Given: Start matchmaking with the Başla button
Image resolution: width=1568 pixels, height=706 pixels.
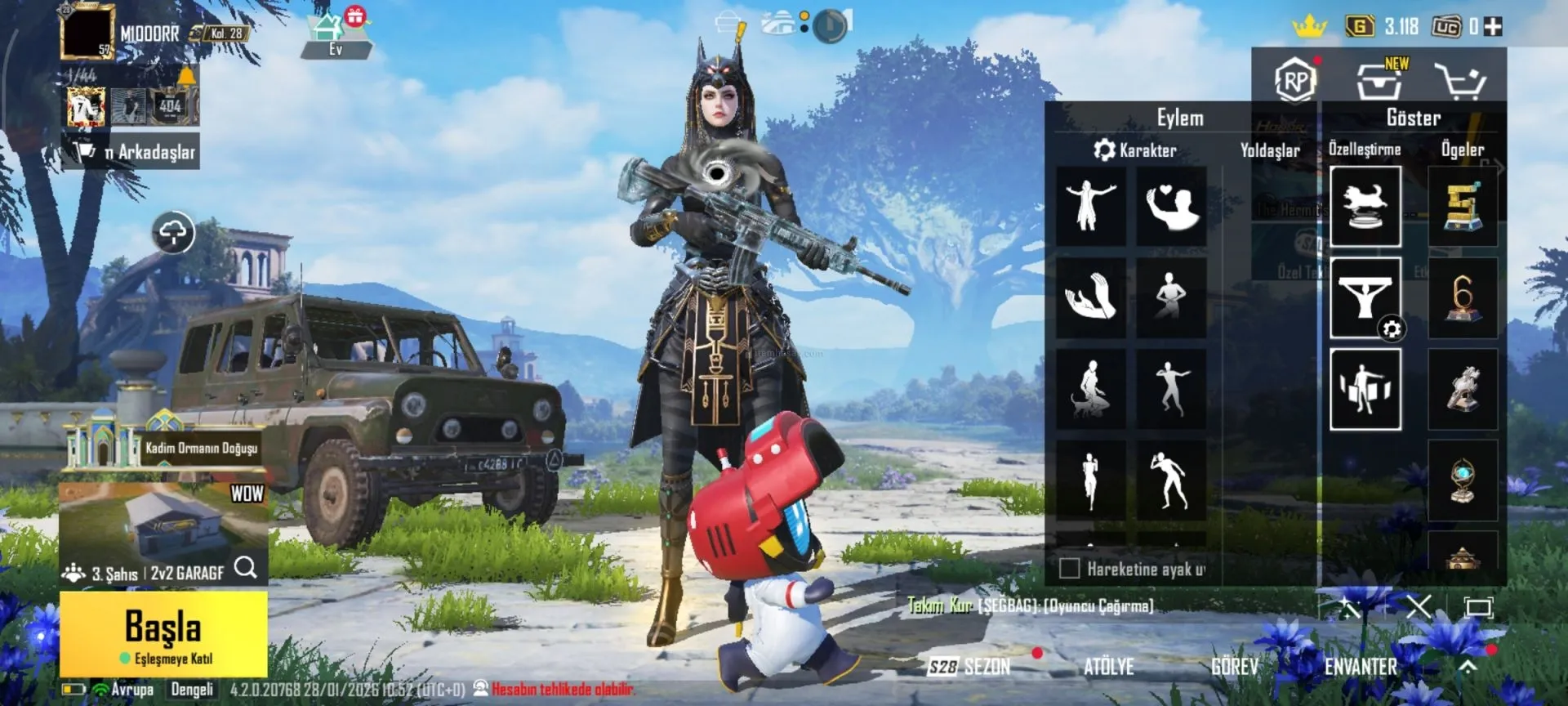Looking at the screenshot, I should click(x=163, y=635).
